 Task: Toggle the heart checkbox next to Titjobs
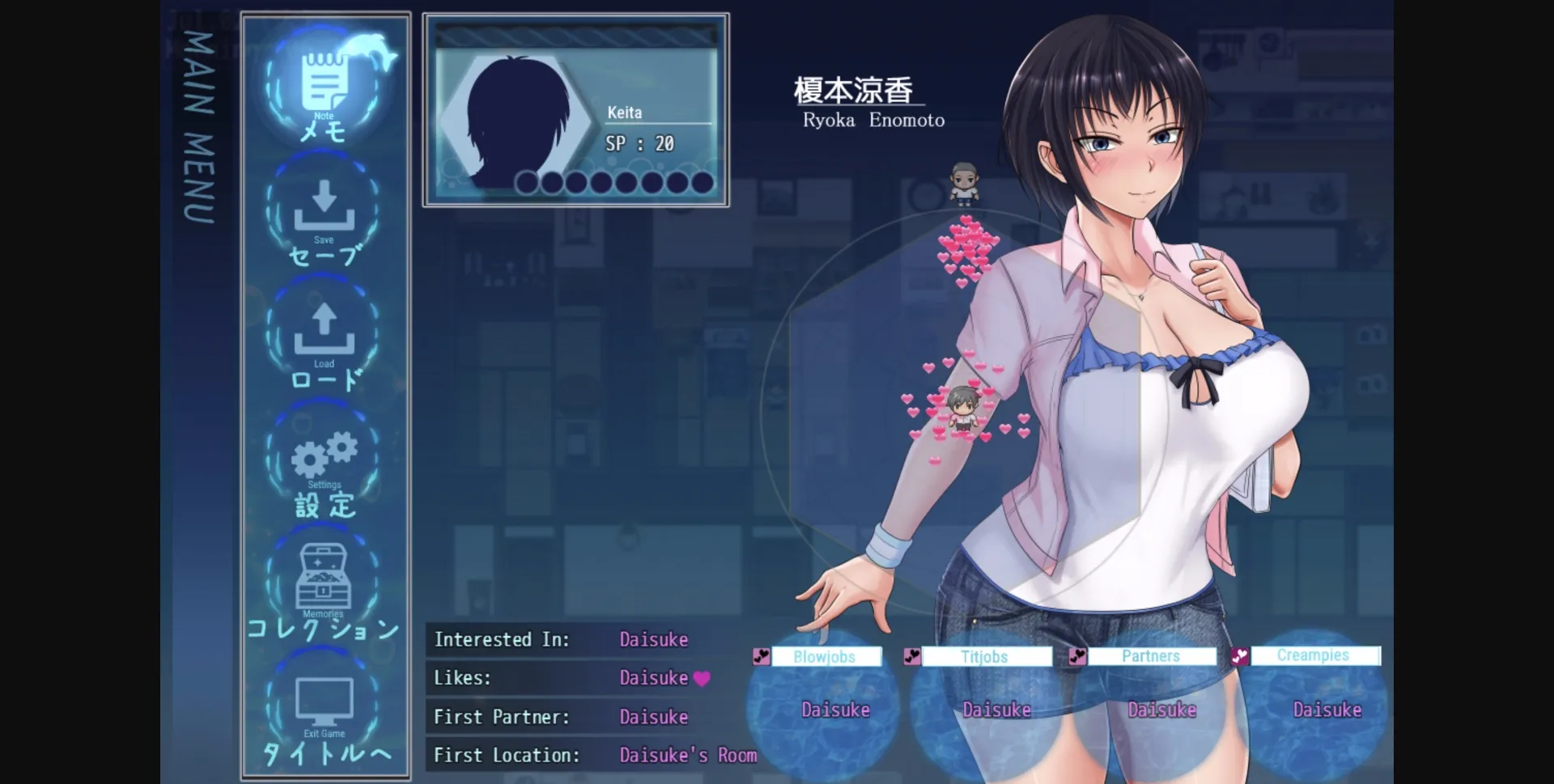[913, 656]
